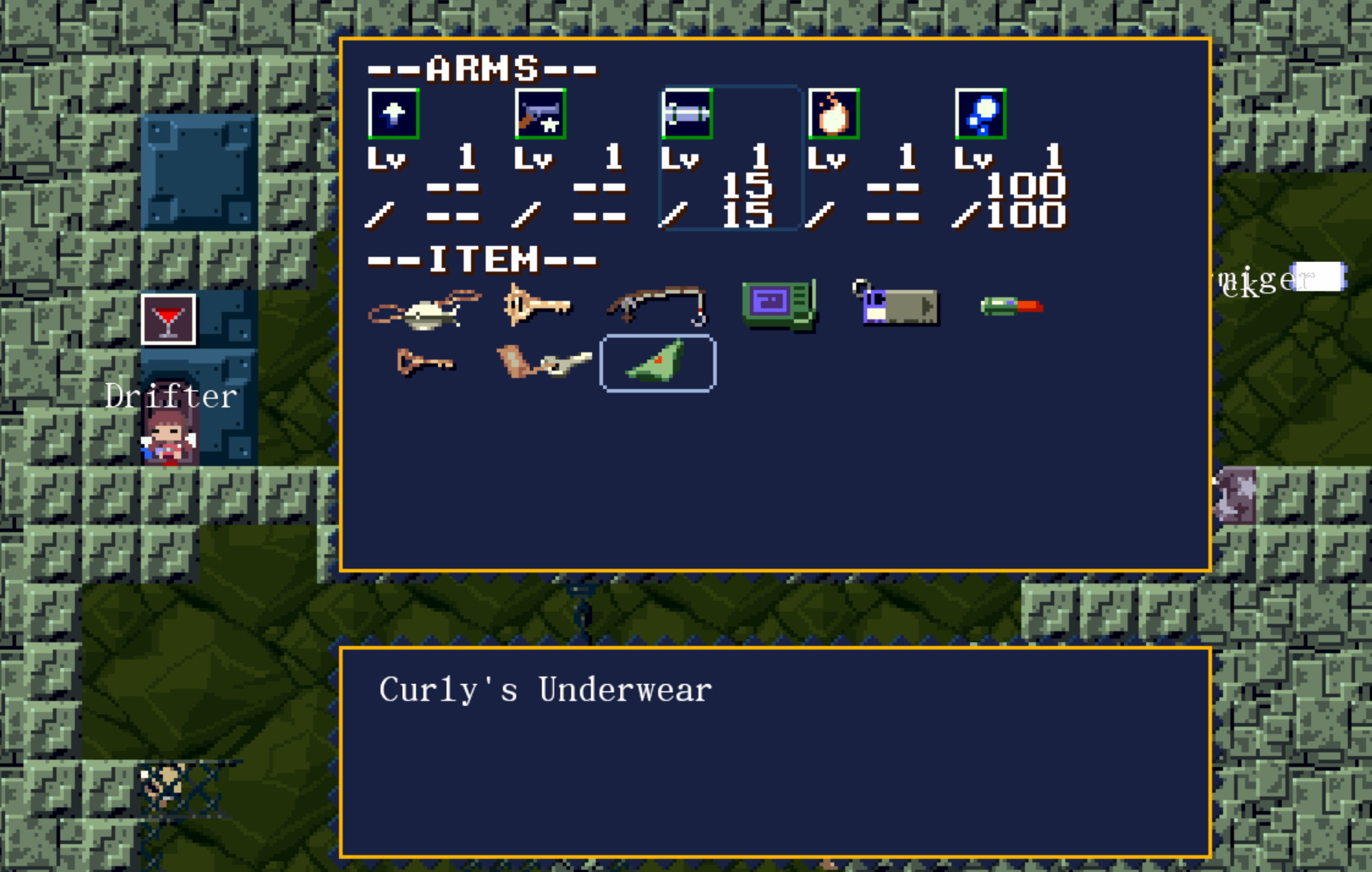Select the Silver Locket item
The image size is (1372, 872).
424,308
